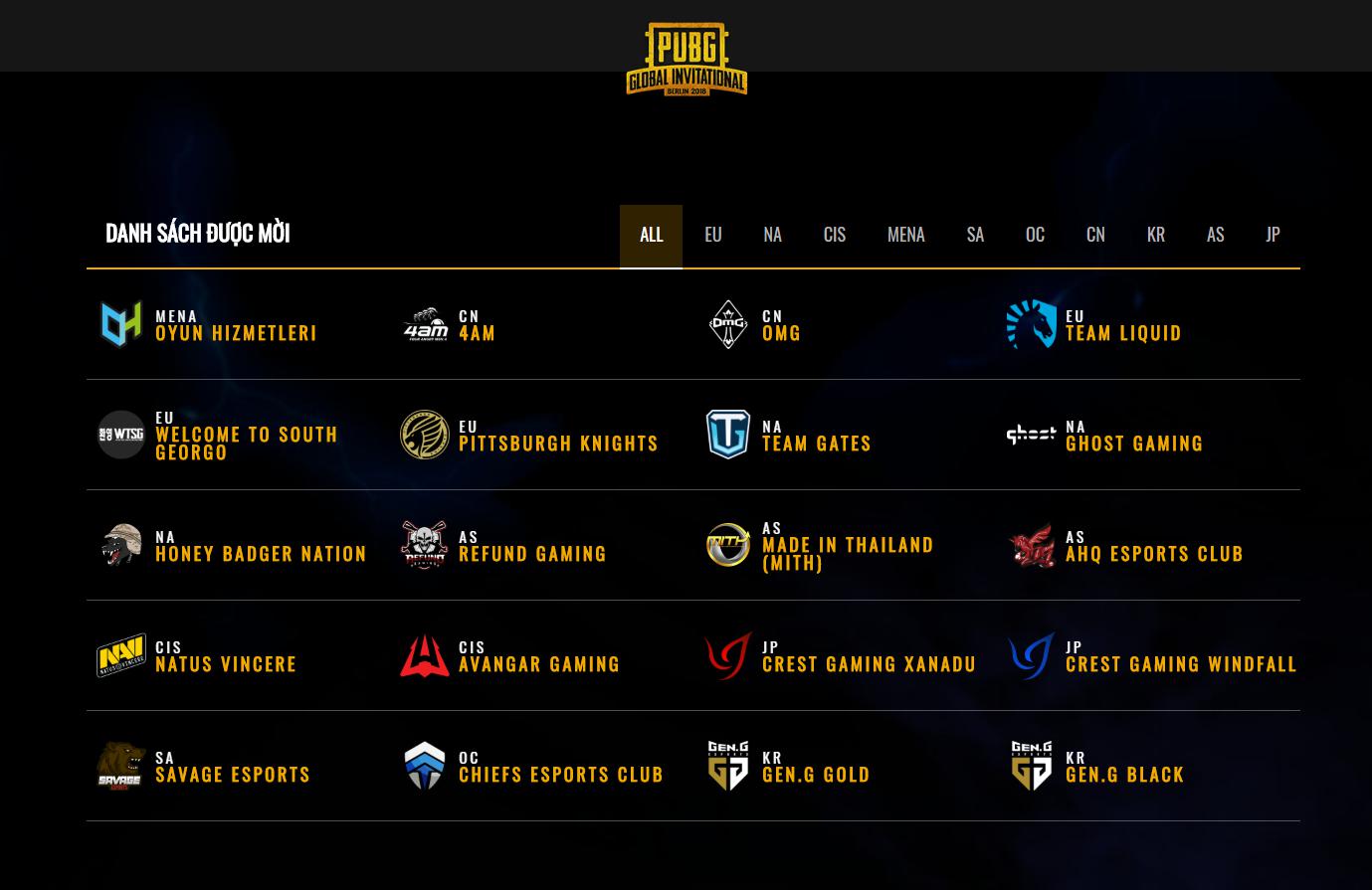The height and width of the screenshot is (890, 1372).
Task: Click the Gen.G Gold emblem
Action: tap(727, 766)
